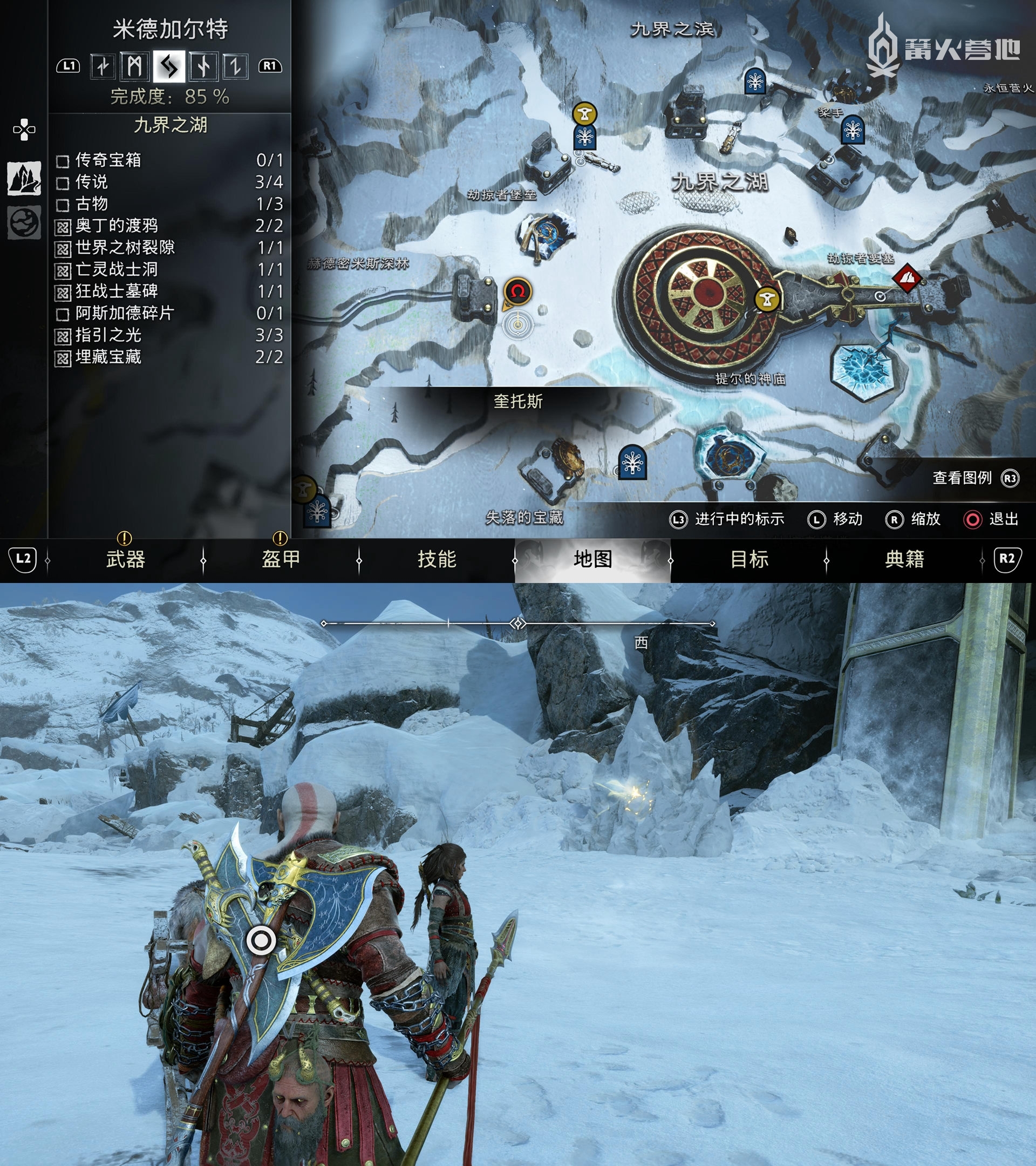Open the 盔甲 tab
This screenshot has width=1036, height=1166.
point(281,559)
